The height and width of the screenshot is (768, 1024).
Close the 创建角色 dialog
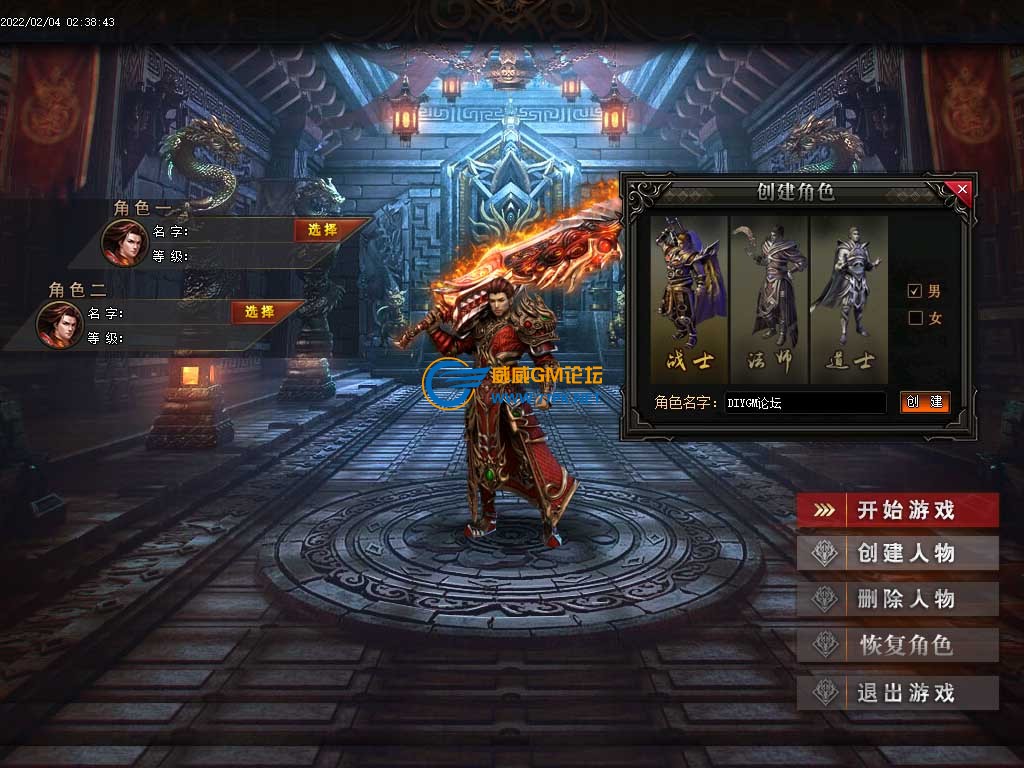tap(962, 188)
